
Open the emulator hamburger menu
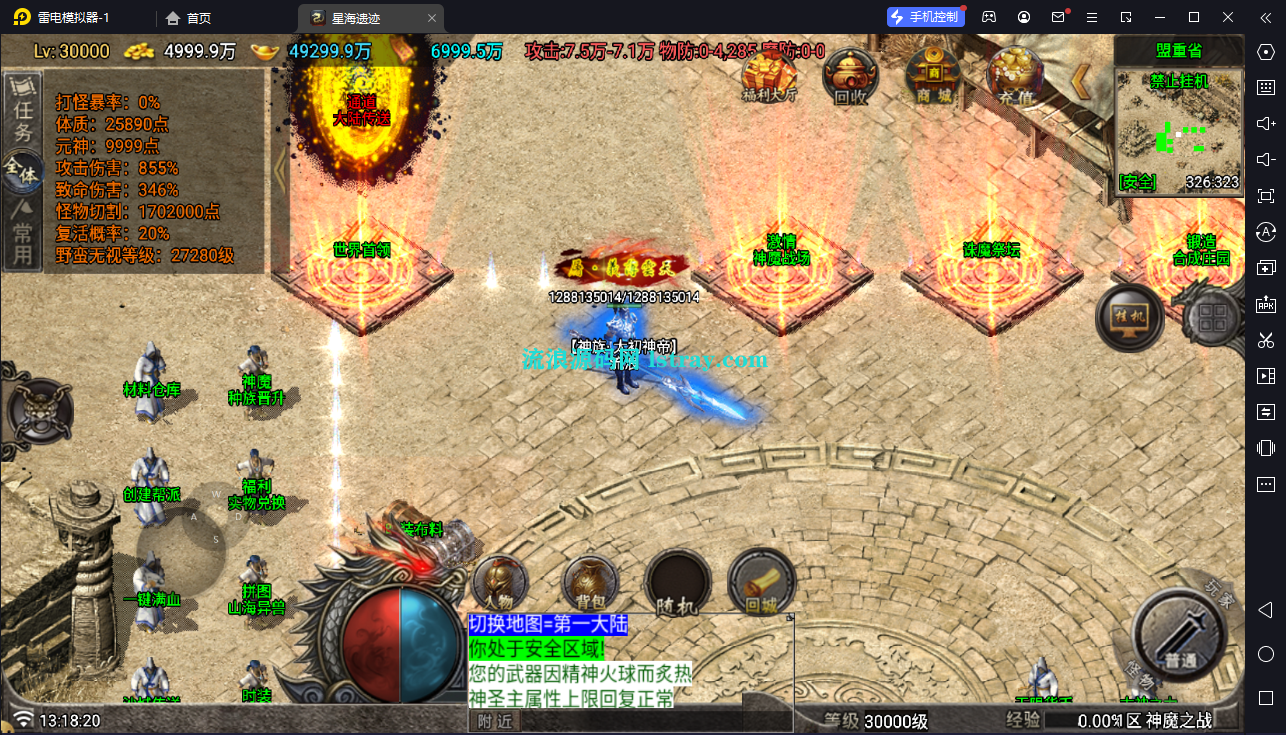1091,17
